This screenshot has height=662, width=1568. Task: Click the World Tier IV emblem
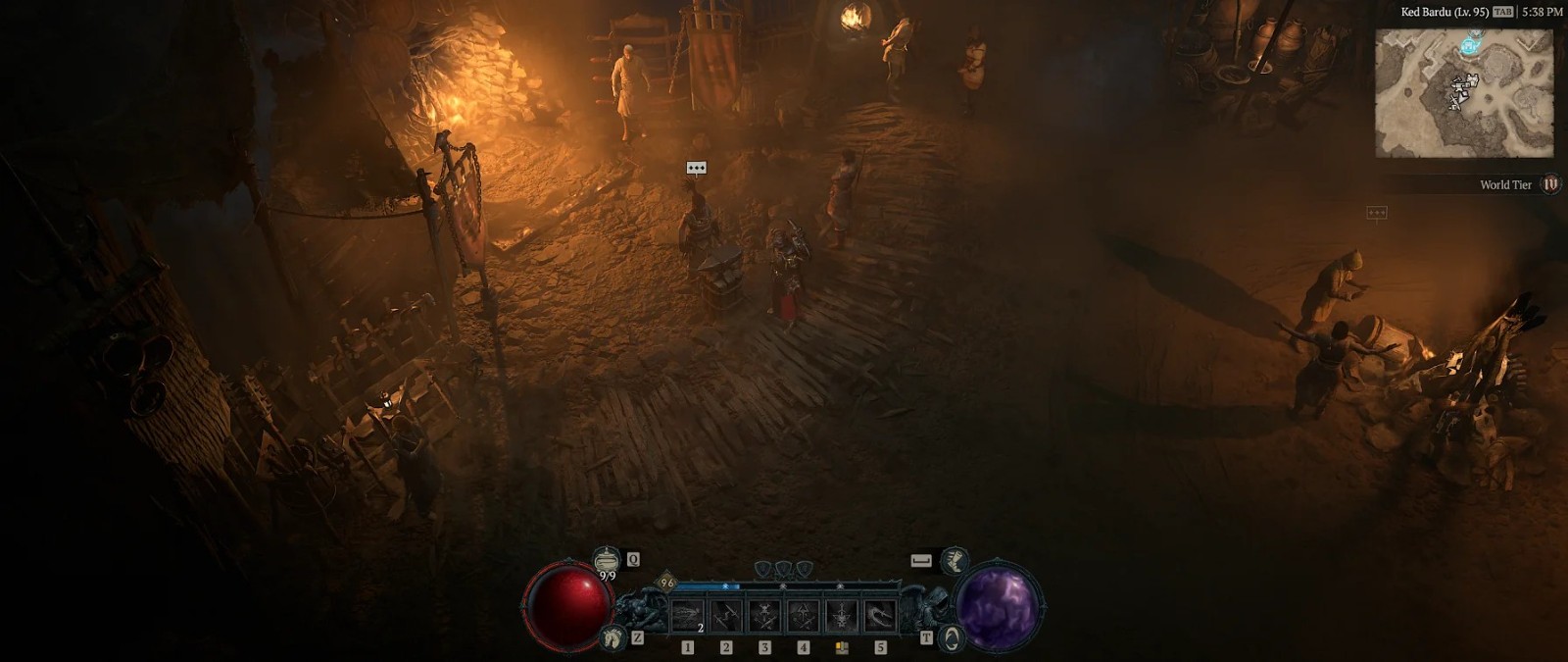1550,184
